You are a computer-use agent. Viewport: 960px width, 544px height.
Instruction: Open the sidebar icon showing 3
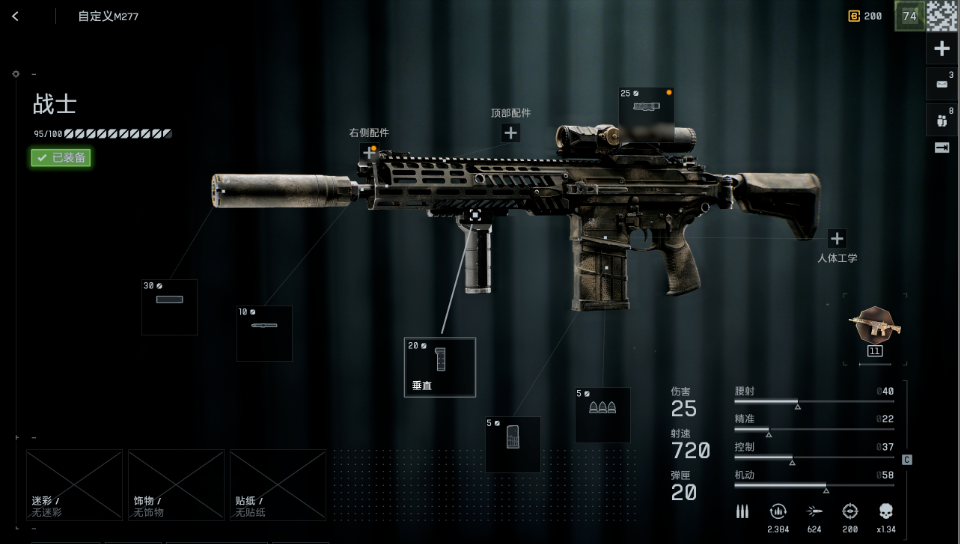[942, 84]
